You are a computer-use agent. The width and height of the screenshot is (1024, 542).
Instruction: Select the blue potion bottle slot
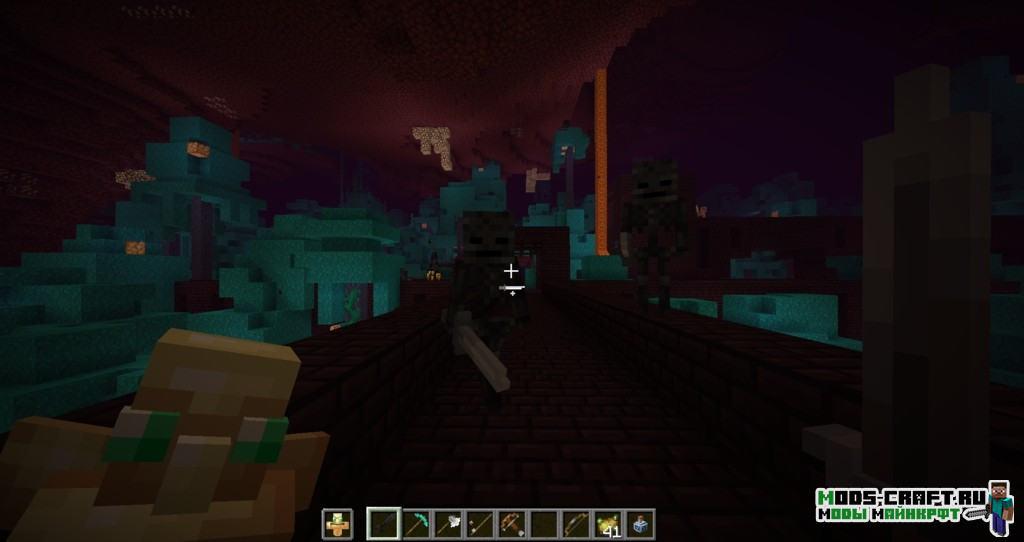(x=639, y=522)
